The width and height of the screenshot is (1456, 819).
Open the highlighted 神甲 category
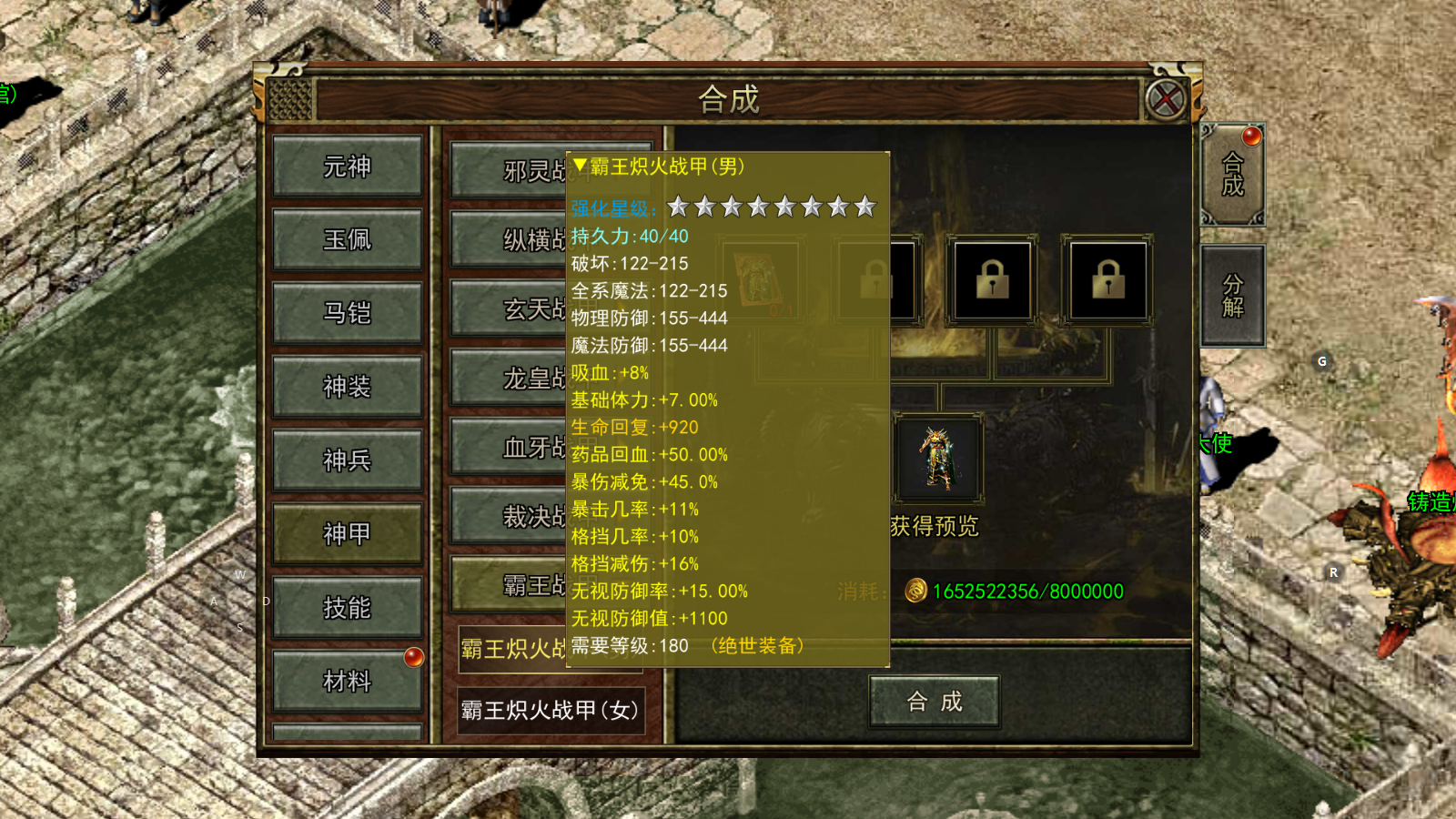click(347, 534)
